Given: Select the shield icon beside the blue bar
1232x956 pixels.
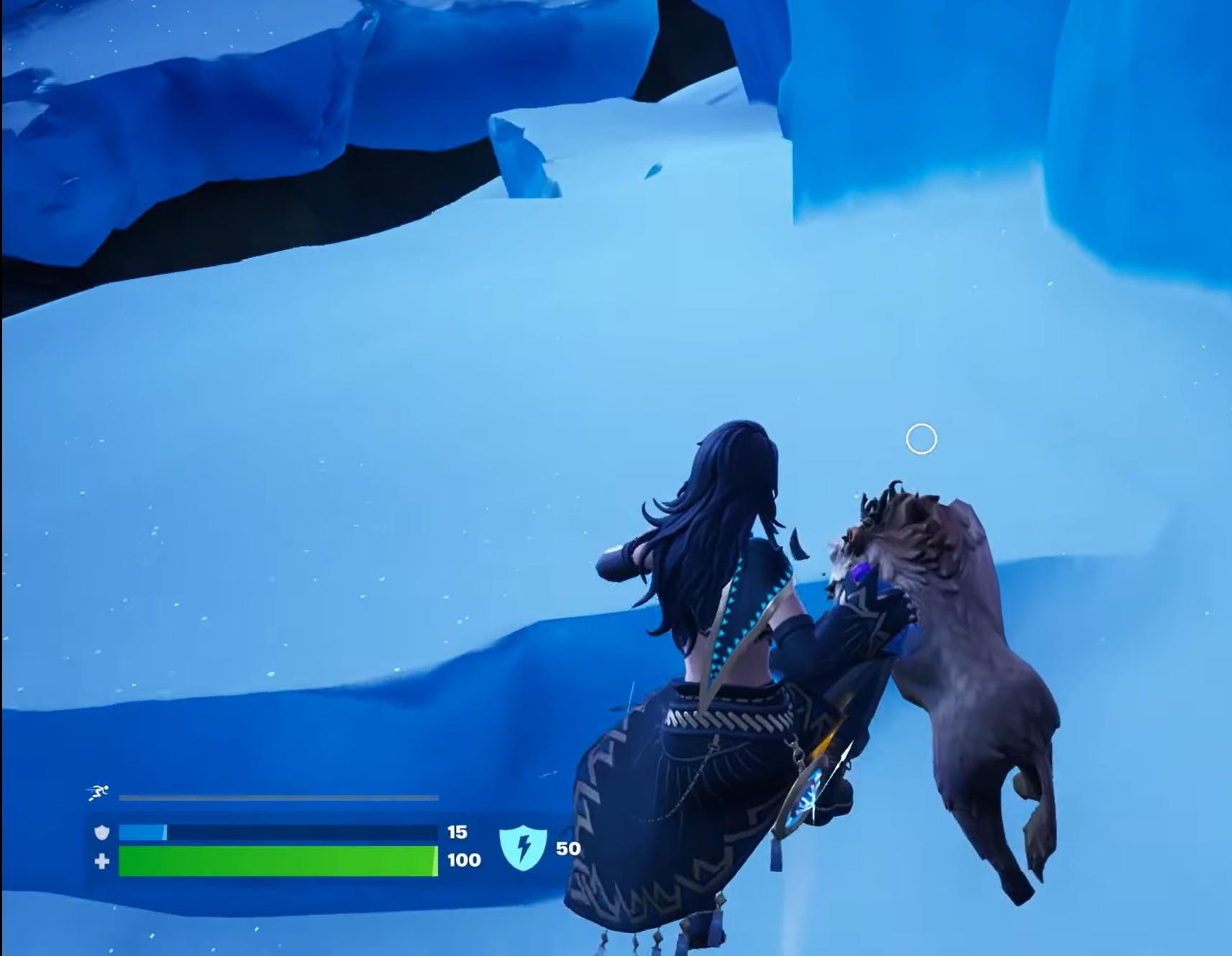Looking at the screenshot, I should coord(101,831).
